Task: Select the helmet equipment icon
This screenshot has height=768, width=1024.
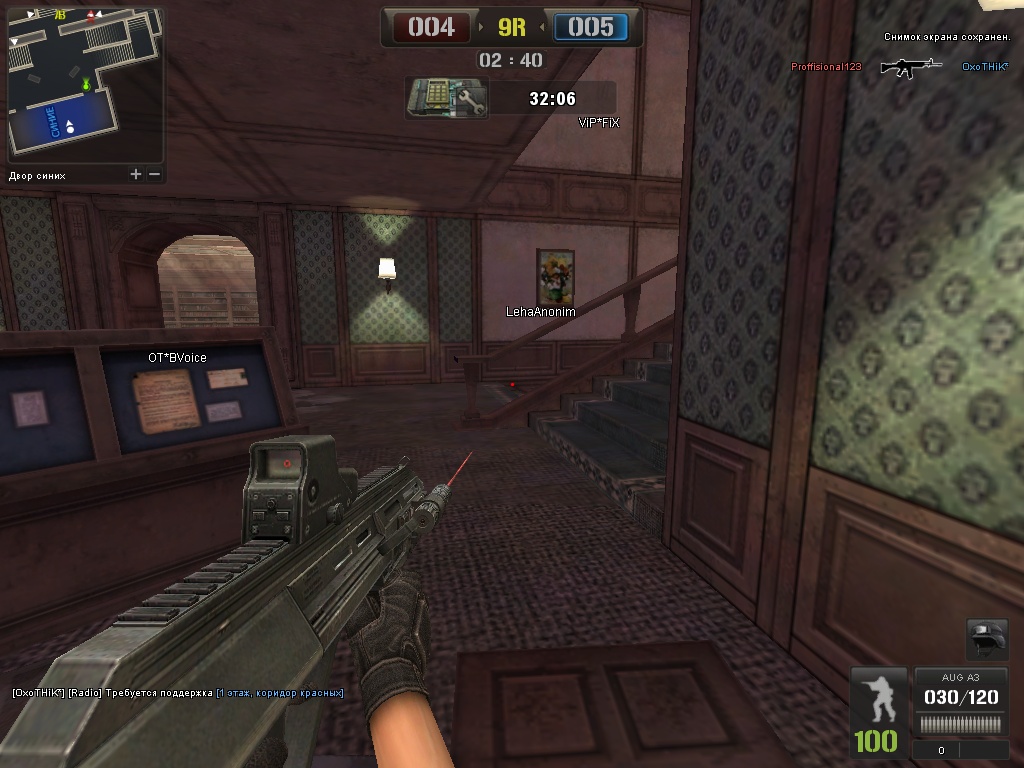Action: point(987,639)
